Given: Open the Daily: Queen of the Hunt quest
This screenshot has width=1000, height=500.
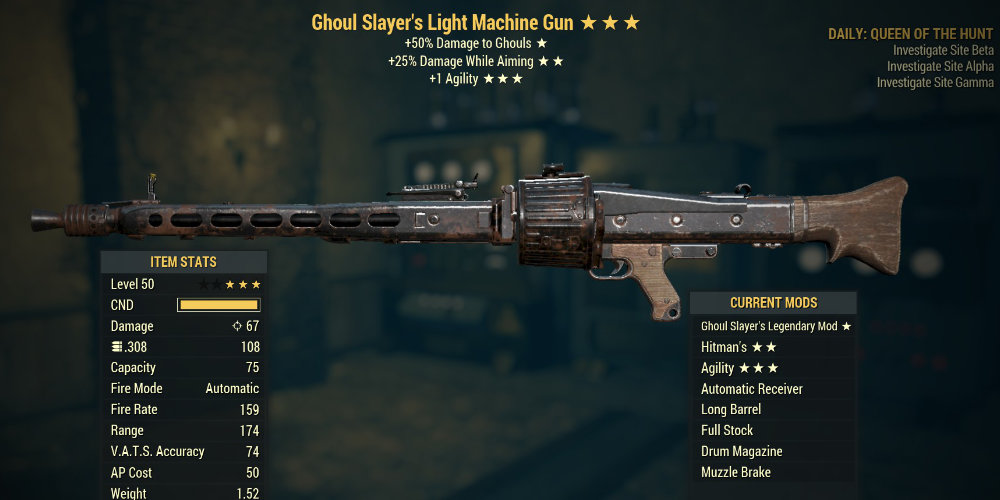Looking at the screenshot, I should pyautogui.click(x=910, y=34).
